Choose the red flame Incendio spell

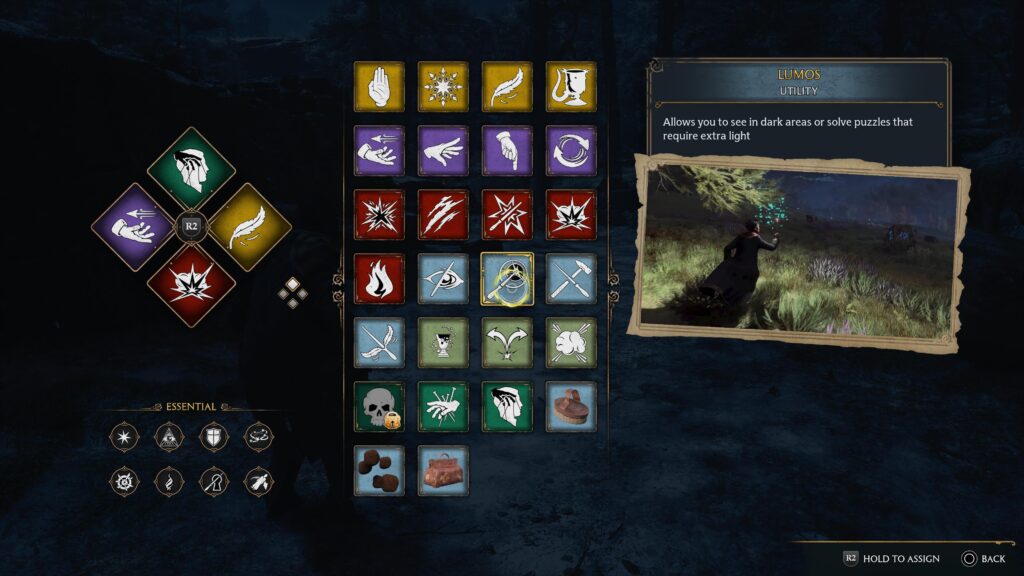[379, 278]
